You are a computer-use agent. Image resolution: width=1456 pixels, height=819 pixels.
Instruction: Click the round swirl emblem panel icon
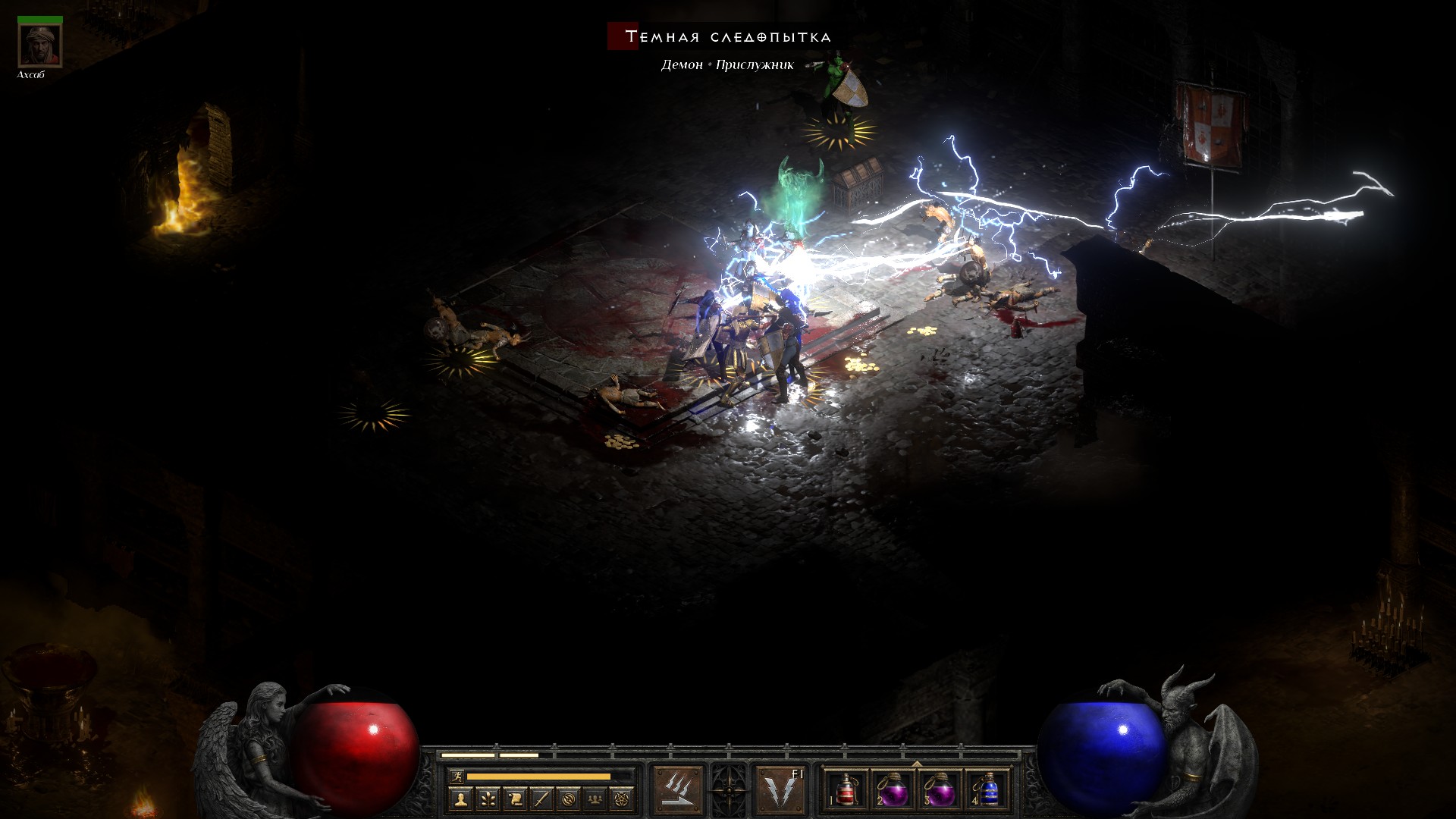click(x=569, y=799)
